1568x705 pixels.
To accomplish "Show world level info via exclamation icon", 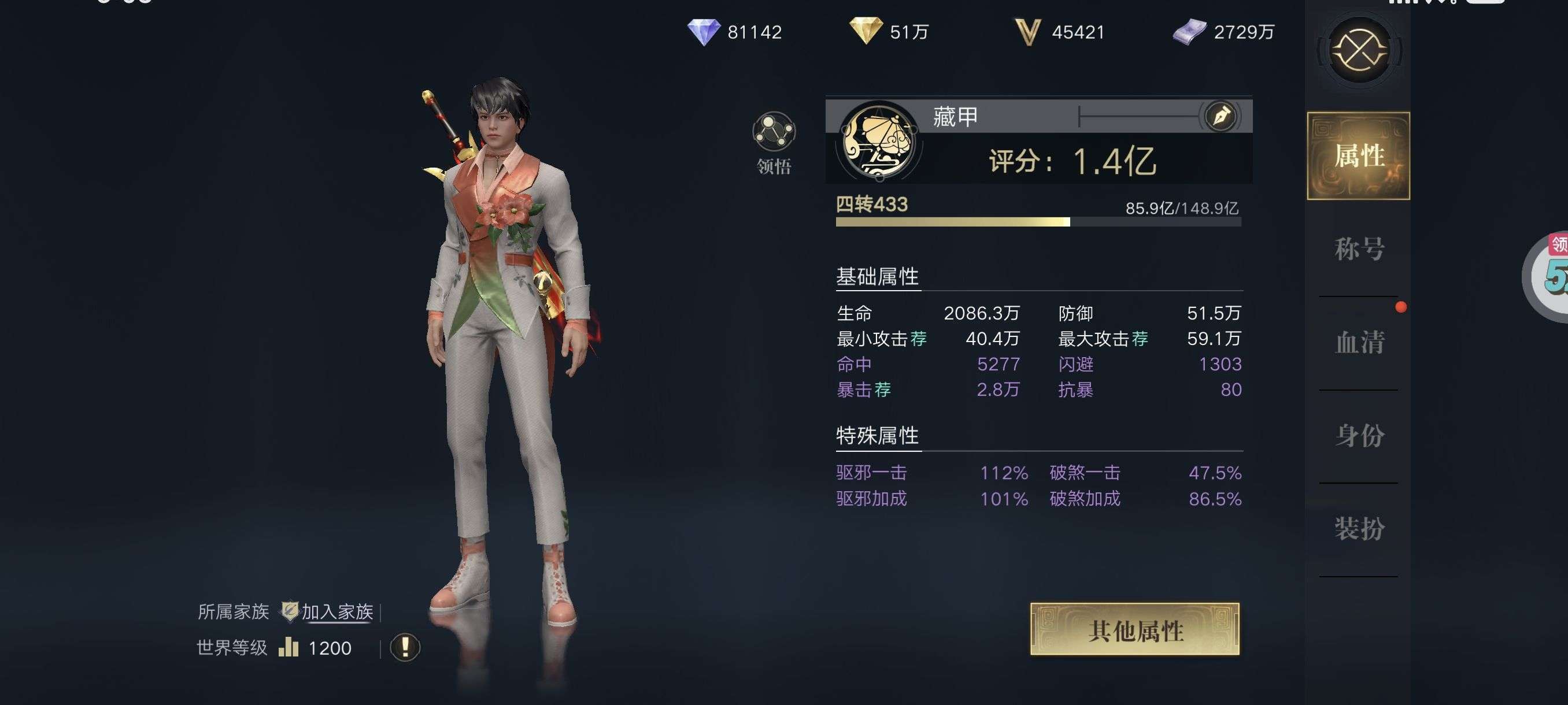I will (x=405, y=647).
